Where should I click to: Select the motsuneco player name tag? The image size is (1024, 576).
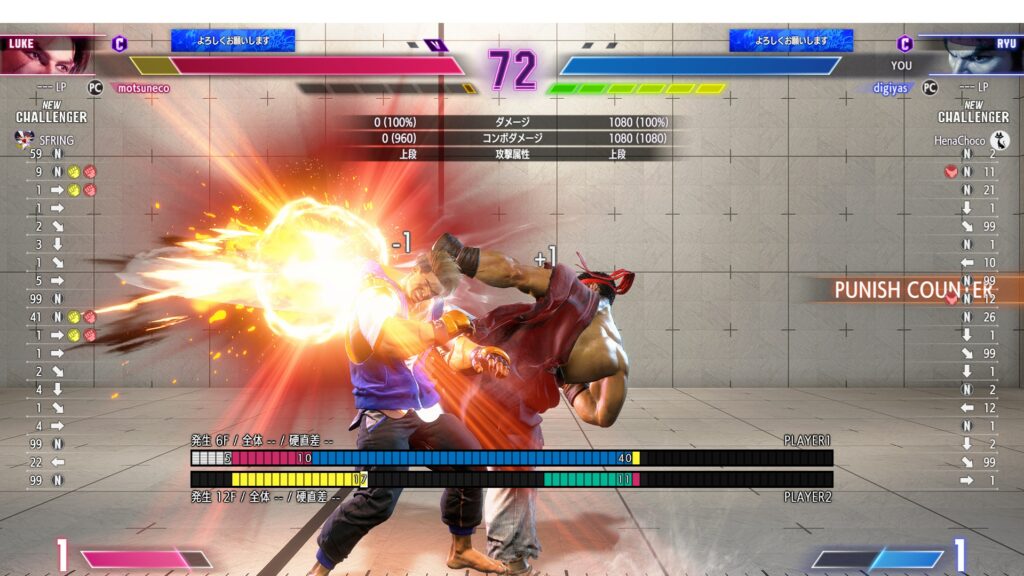(143, 88)
